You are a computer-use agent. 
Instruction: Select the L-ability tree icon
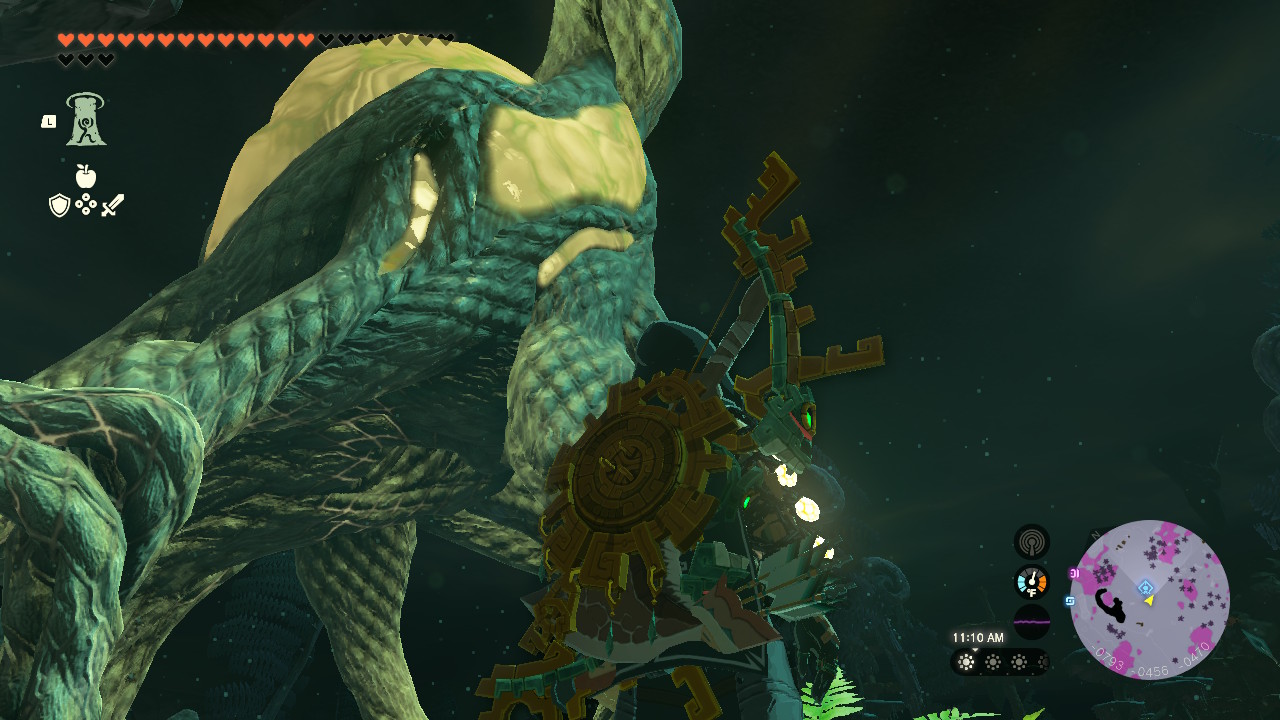[x=88, y=120]
